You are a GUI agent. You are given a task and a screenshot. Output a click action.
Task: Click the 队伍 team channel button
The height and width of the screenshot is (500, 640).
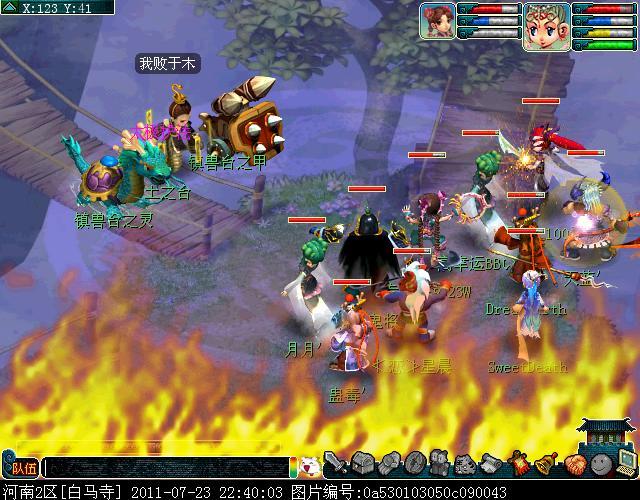coord(22,467)
